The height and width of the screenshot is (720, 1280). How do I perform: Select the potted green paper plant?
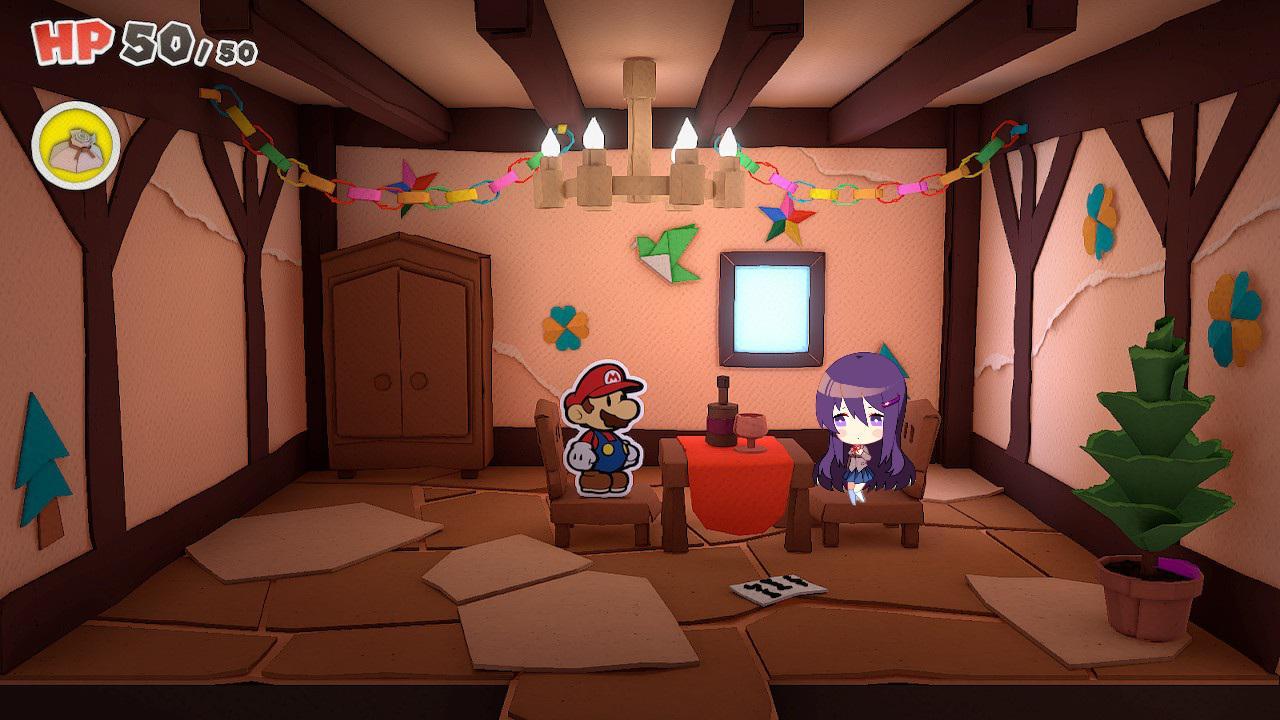click(x=1150, y=470)
